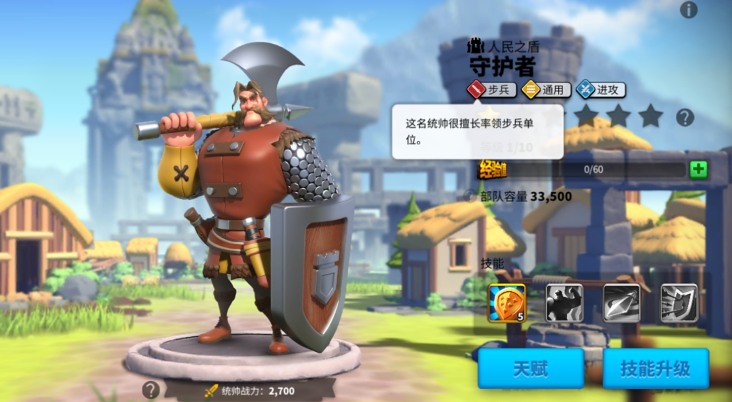The height and width of the screenshot is (402, 732).
Task: Select the 步兵 infantry tag
Action: 491,90
